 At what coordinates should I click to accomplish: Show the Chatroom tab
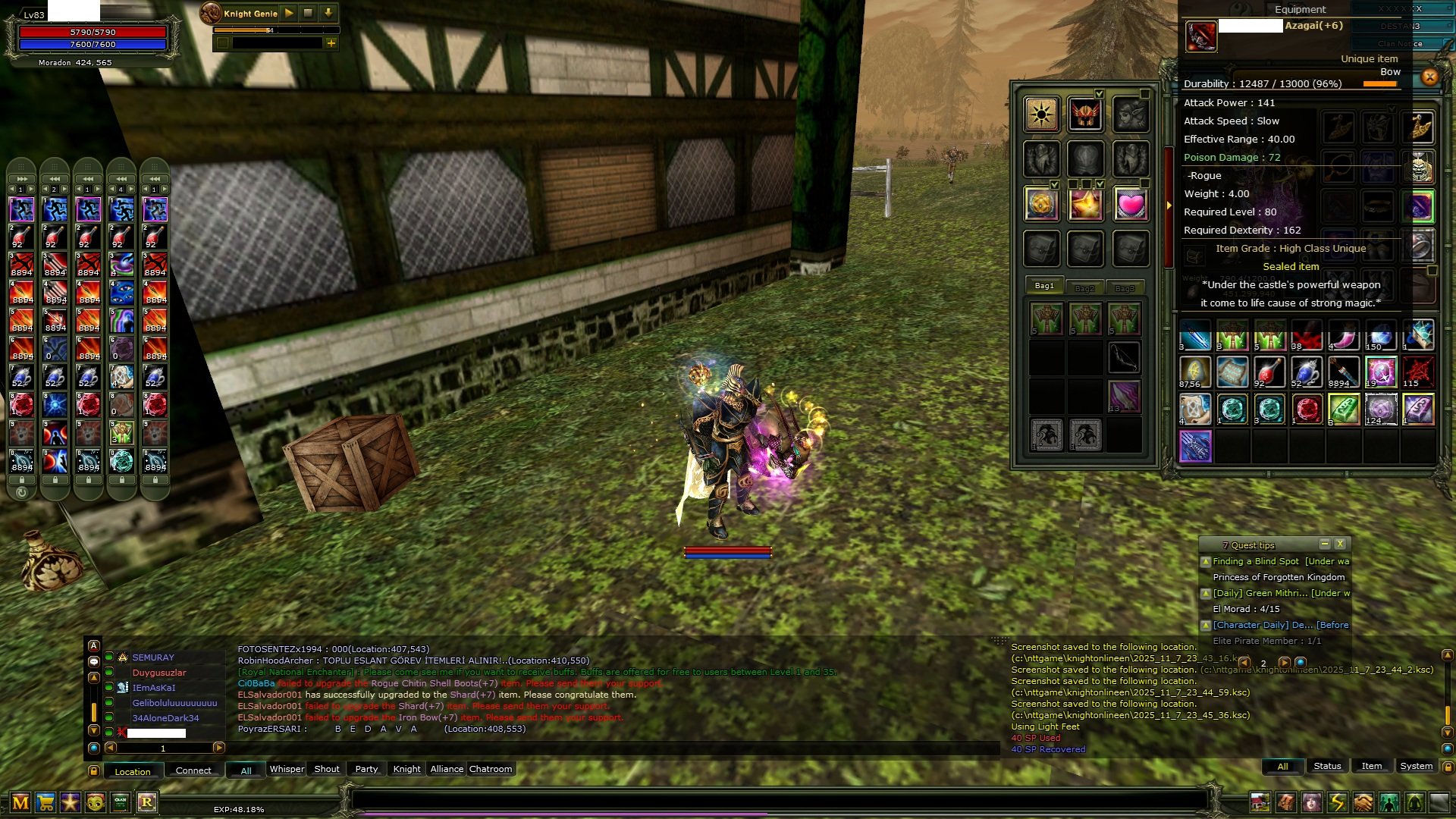[491, 769]
